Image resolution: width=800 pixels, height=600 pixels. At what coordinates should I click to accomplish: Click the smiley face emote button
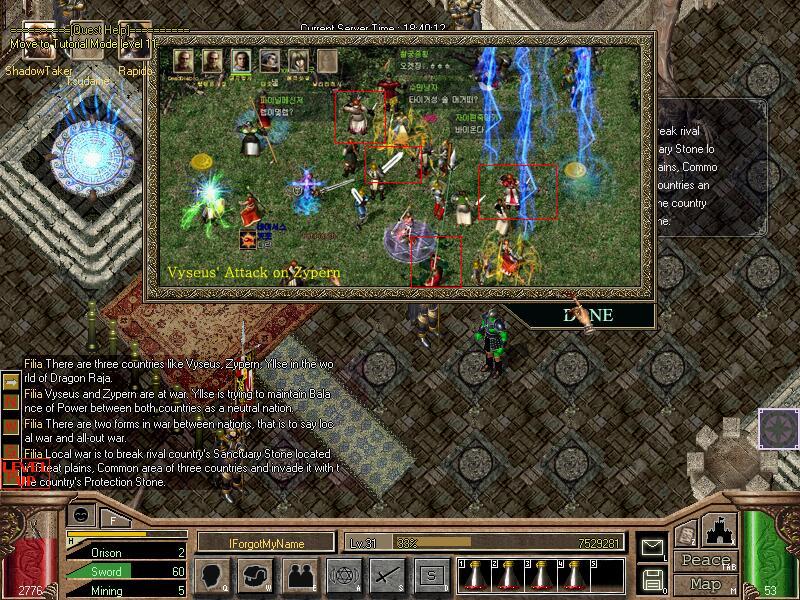tap(82, 514)
